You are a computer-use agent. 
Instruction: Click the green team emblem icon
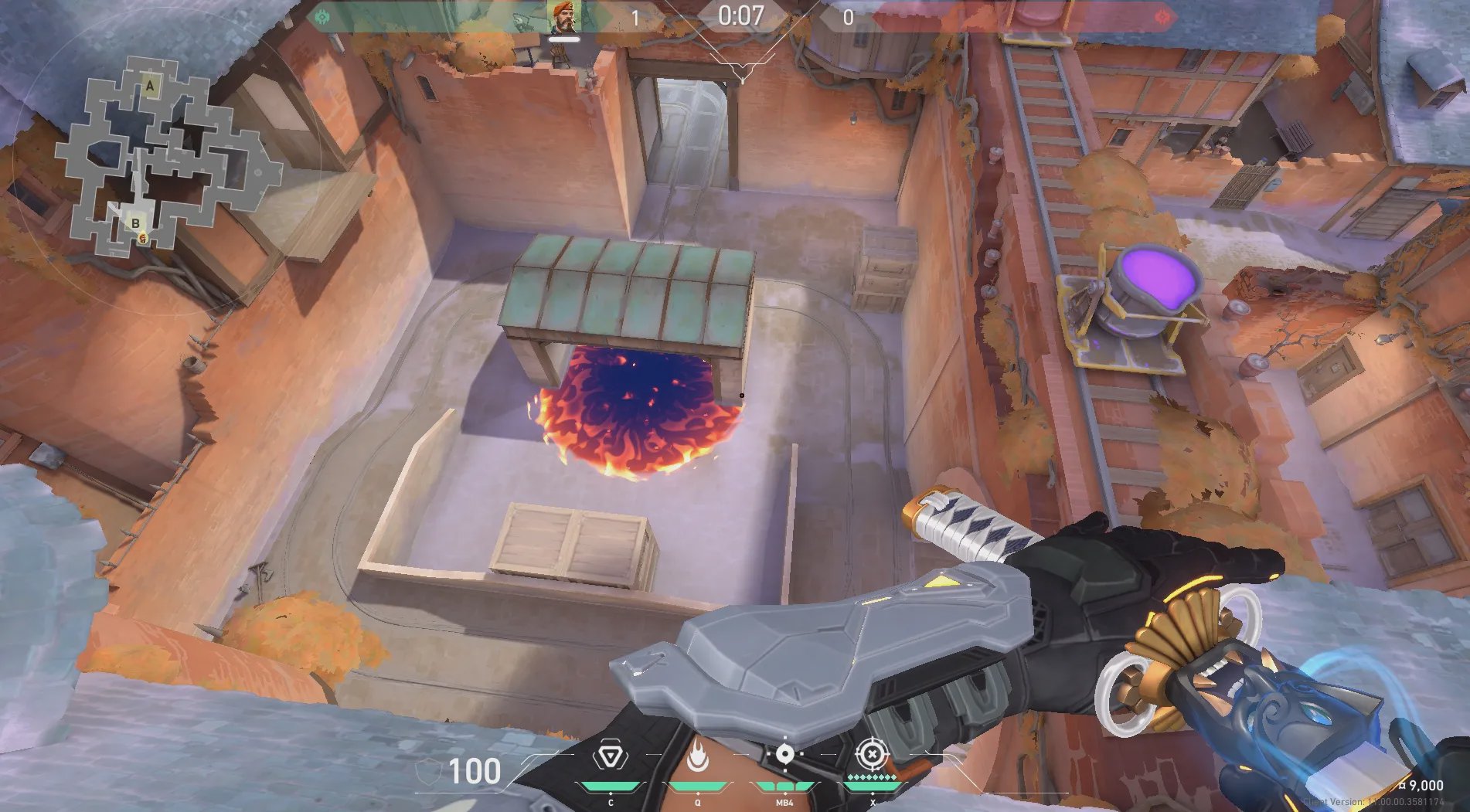(323, 17)
